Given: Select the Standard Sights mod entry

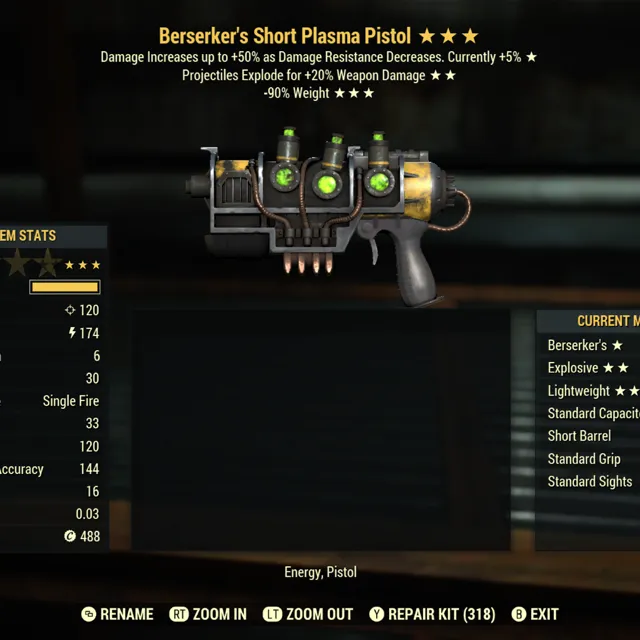Looking at the screenshot, I should 589,482.
